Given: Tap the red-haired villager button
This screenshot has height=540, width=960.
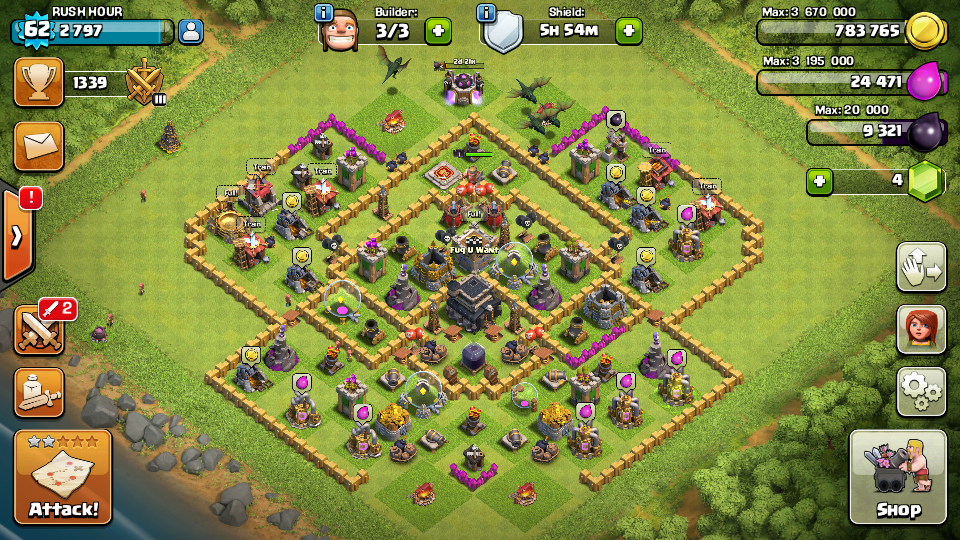Looking at the screenshot, I should click(921, 330).
